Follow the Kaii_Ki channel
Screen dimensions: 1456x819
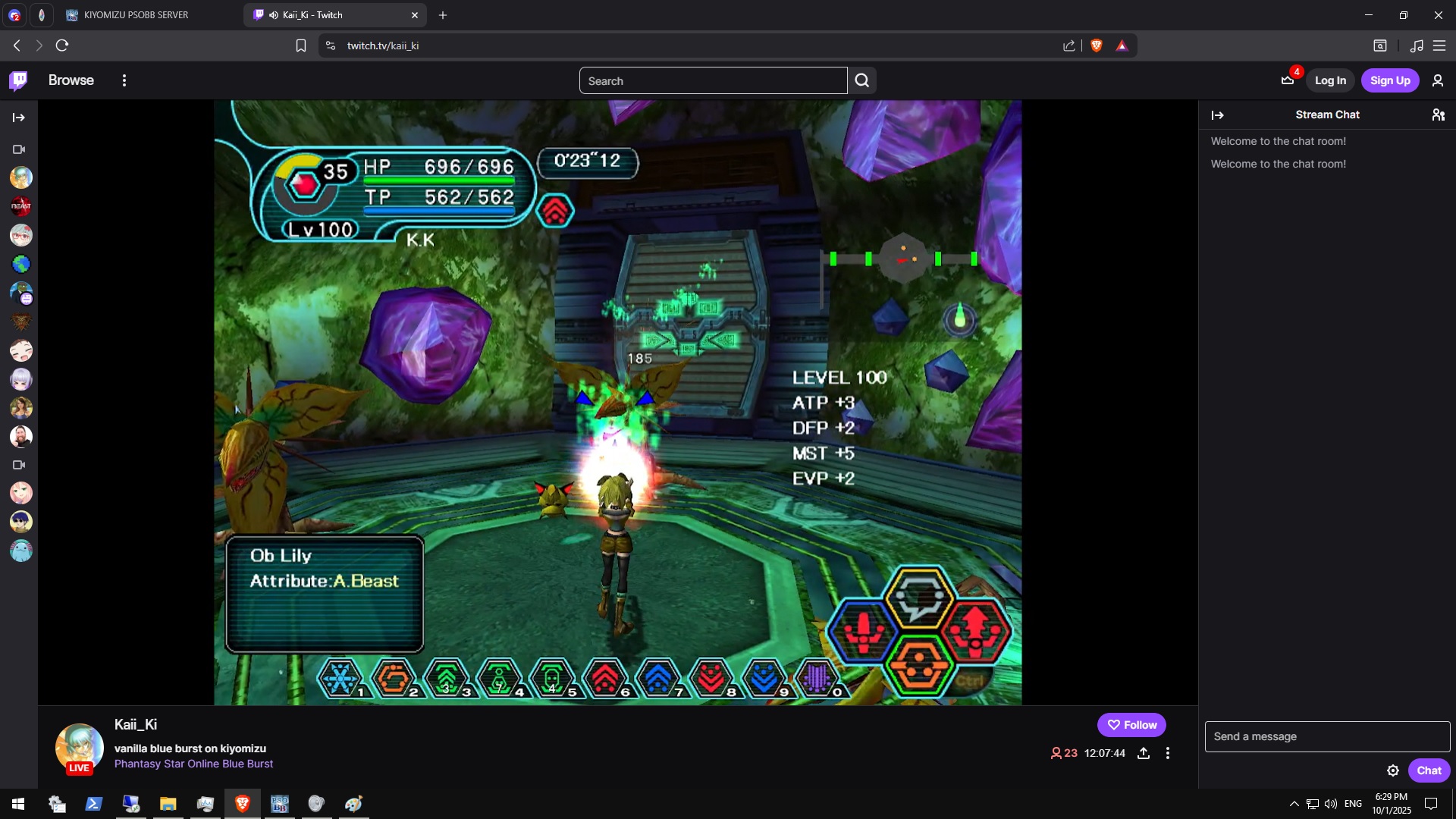[1131, 725]
